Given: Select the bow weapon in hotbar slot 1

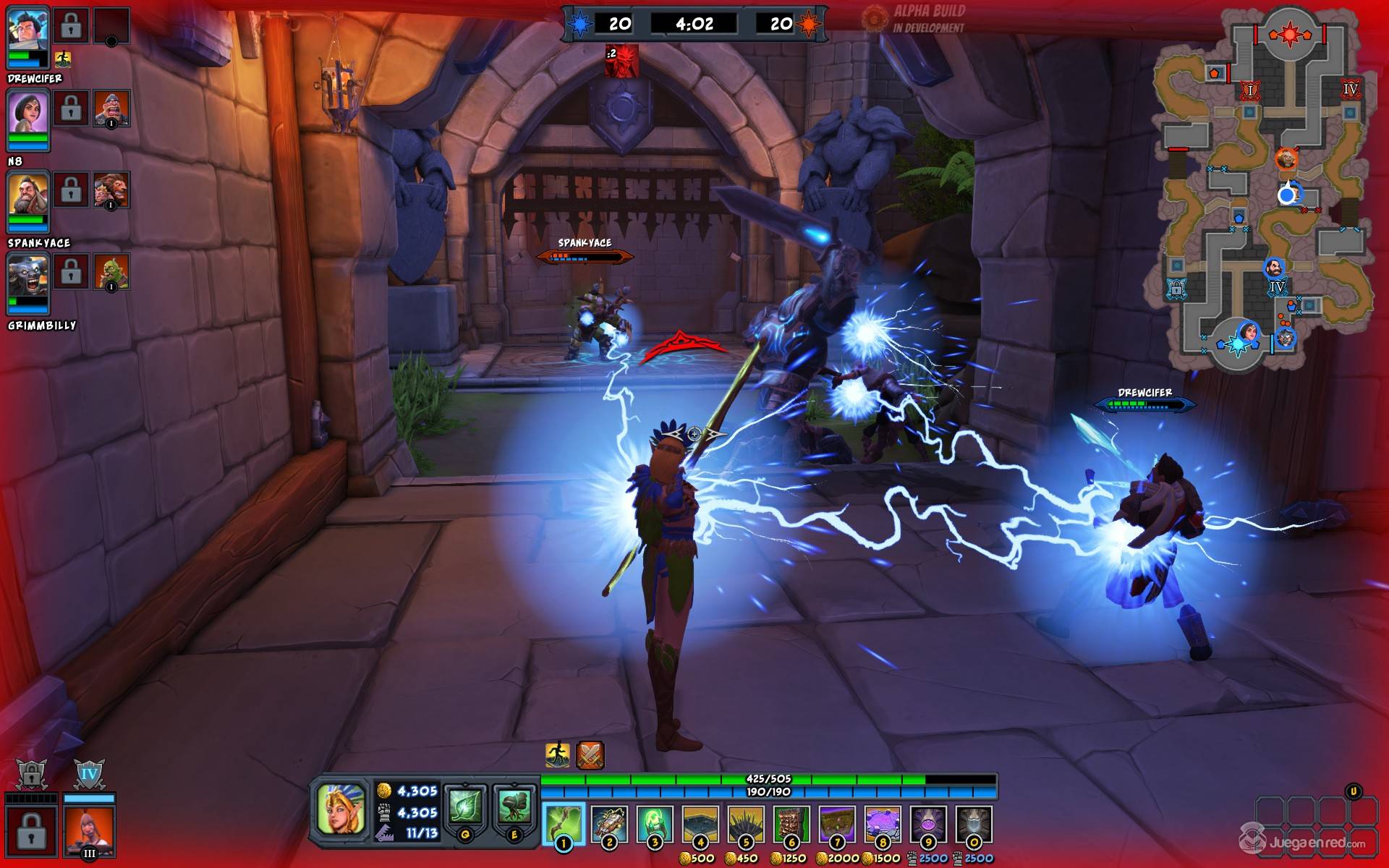Looking at the screenshot, I should 564,823.
